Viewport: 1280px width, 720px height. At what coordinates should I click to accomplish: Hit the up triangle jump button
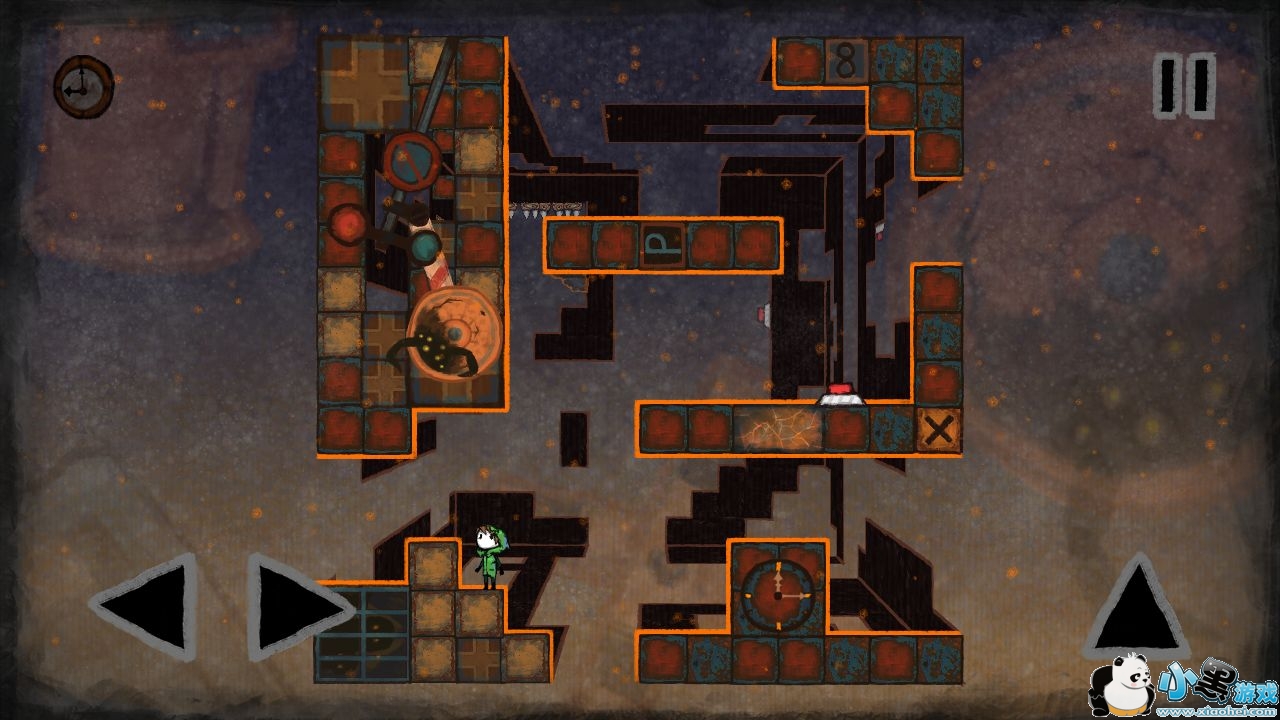tap(1136, 607)
